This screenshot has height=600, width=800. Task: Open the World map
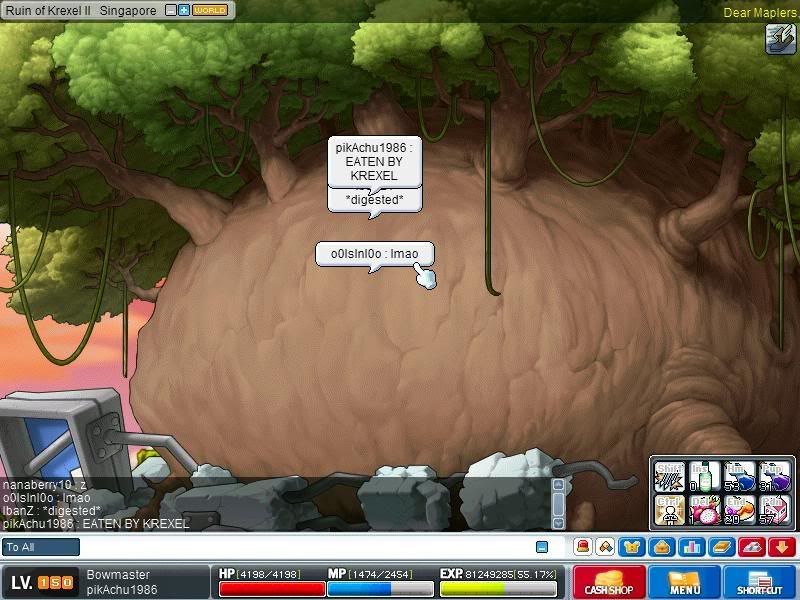(x=209, y=10)
